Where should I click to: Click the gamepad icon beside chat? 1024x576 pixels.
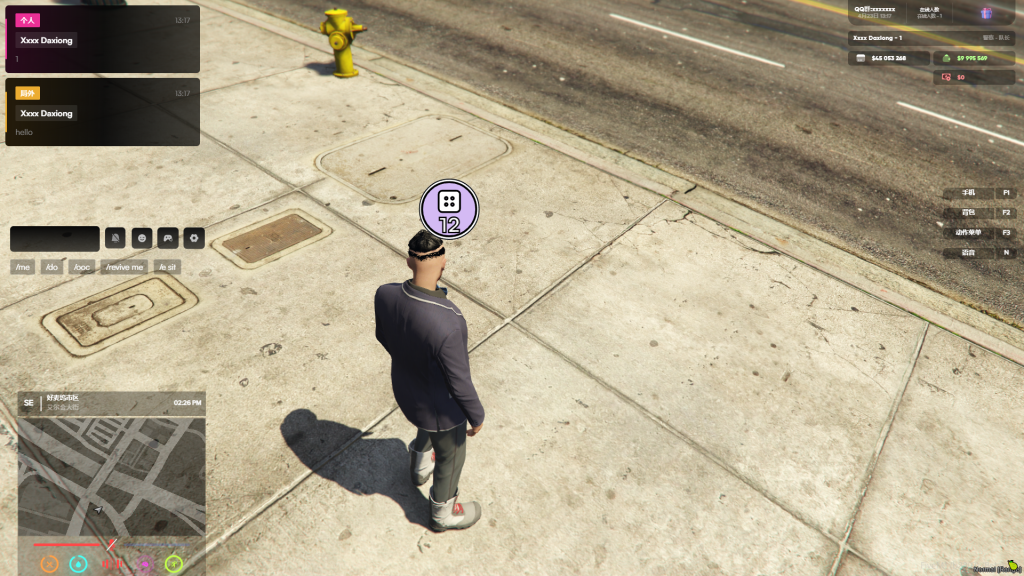click(168, 239)
